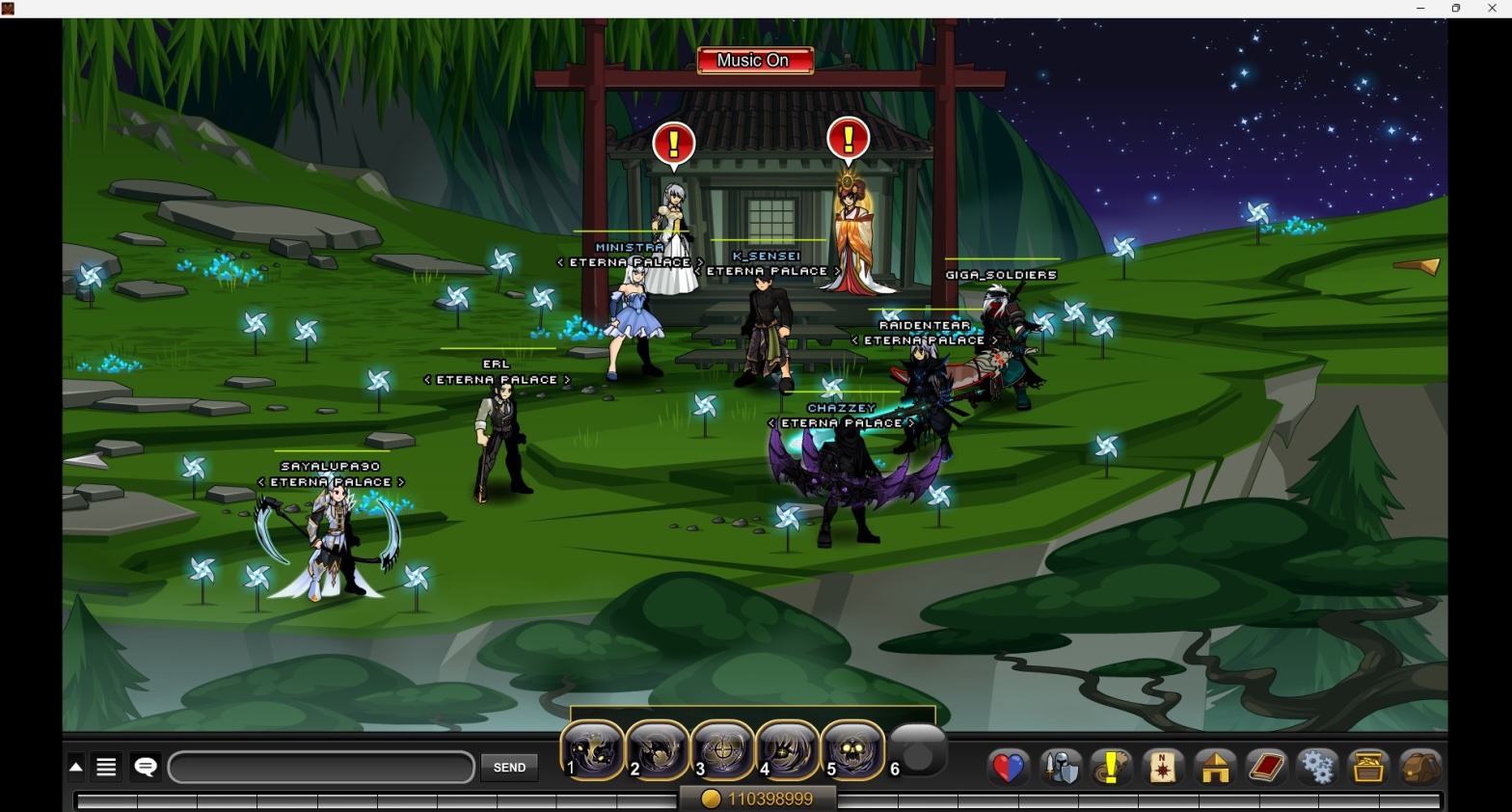Use skill 2 clawed hand ability
Viewport: 1512px width, 812px height.
[659, 749]
